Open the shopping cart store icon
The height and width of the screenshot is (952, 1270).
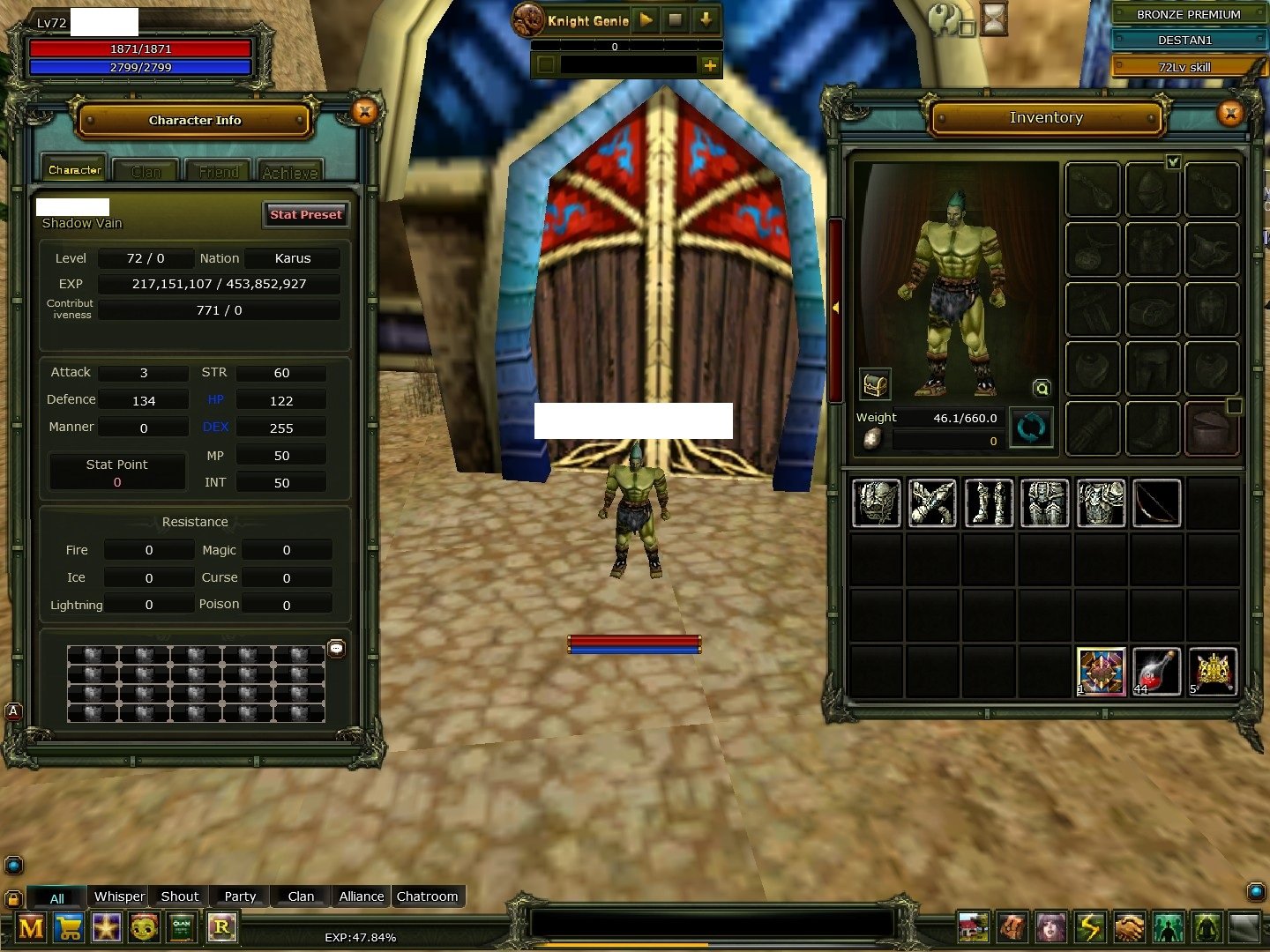tap(69, 927)
